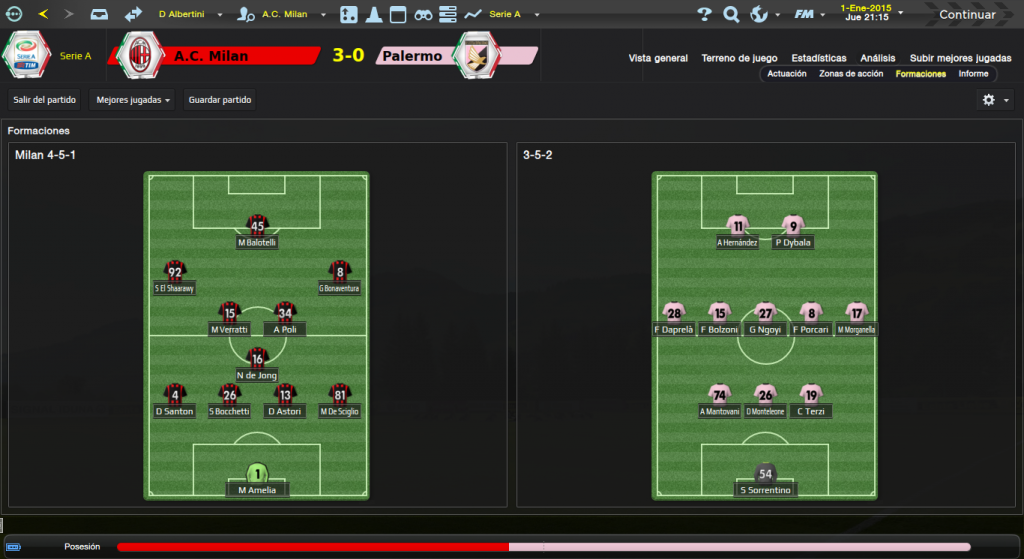Click Salir del partido button
The height and width of the screenshot is (559, 1024).
click(x=46, y=100)
